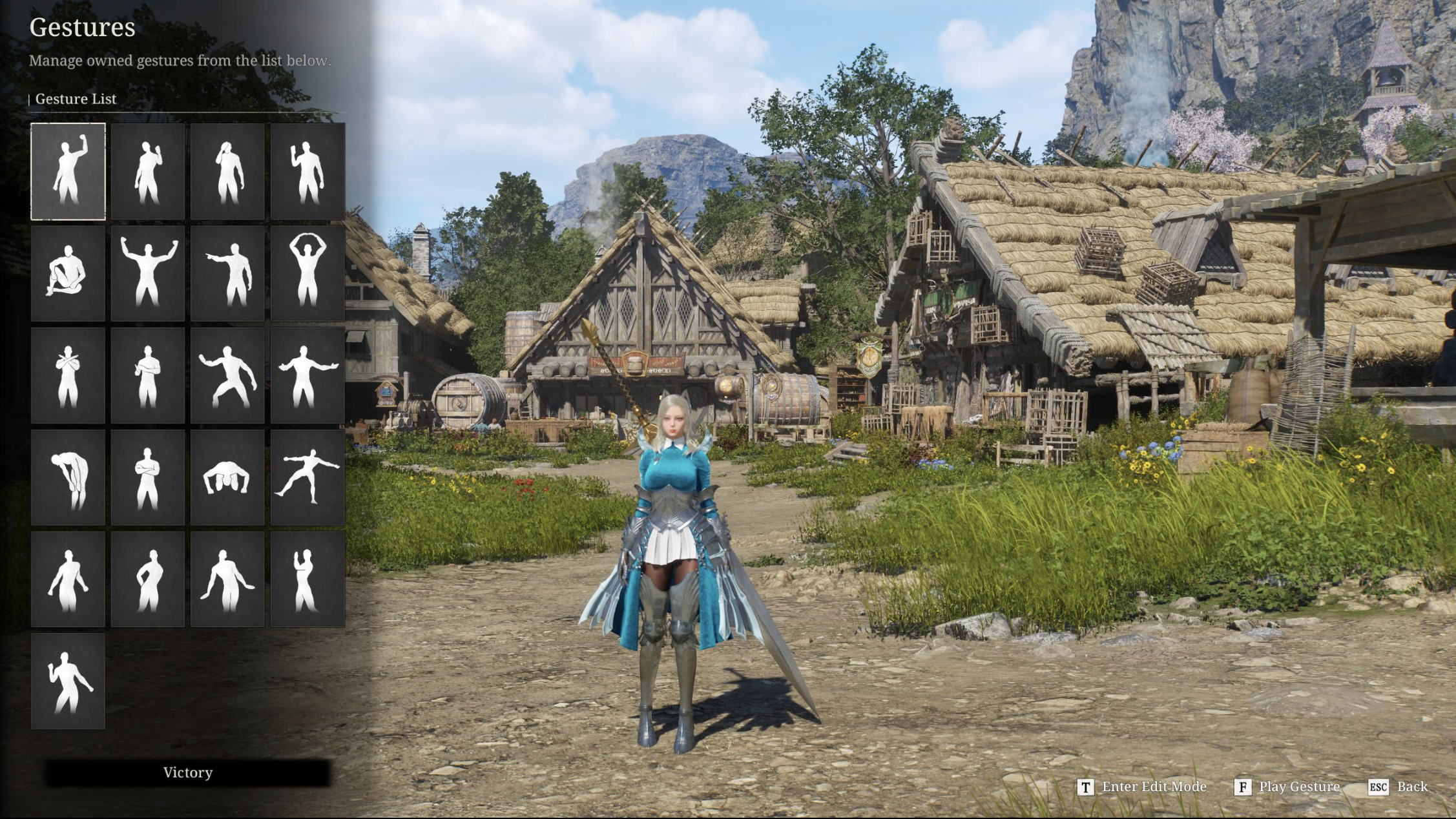Choose the kneeling prostrate gesture tile
Image resolution: width=1456 pixels, height=819 pixels.
[x=227, y=477]
